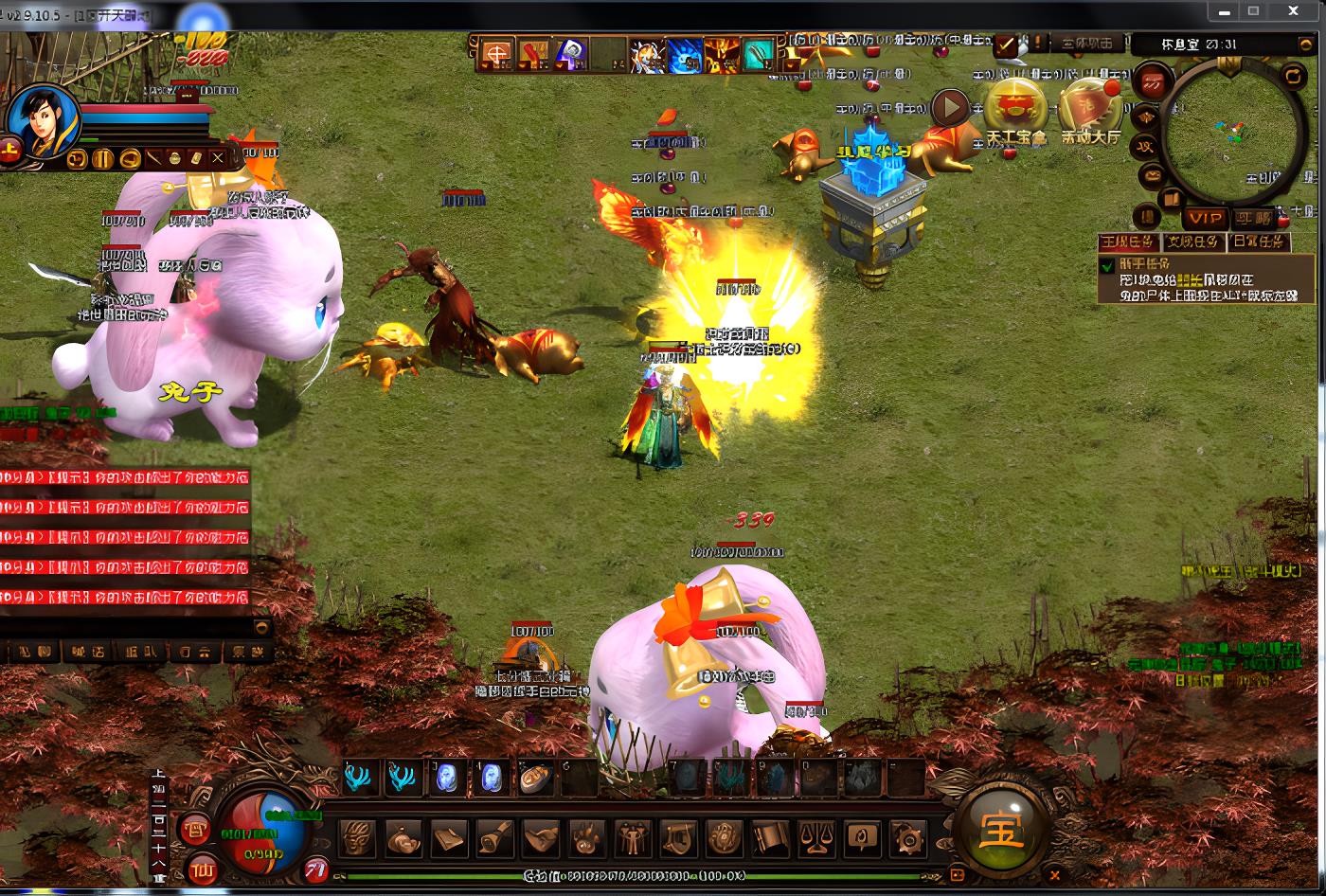The height and width of the screenshot is (896, 1326).
Task: Activate the blue ice fist skill icon
Action: click(684, 56)
